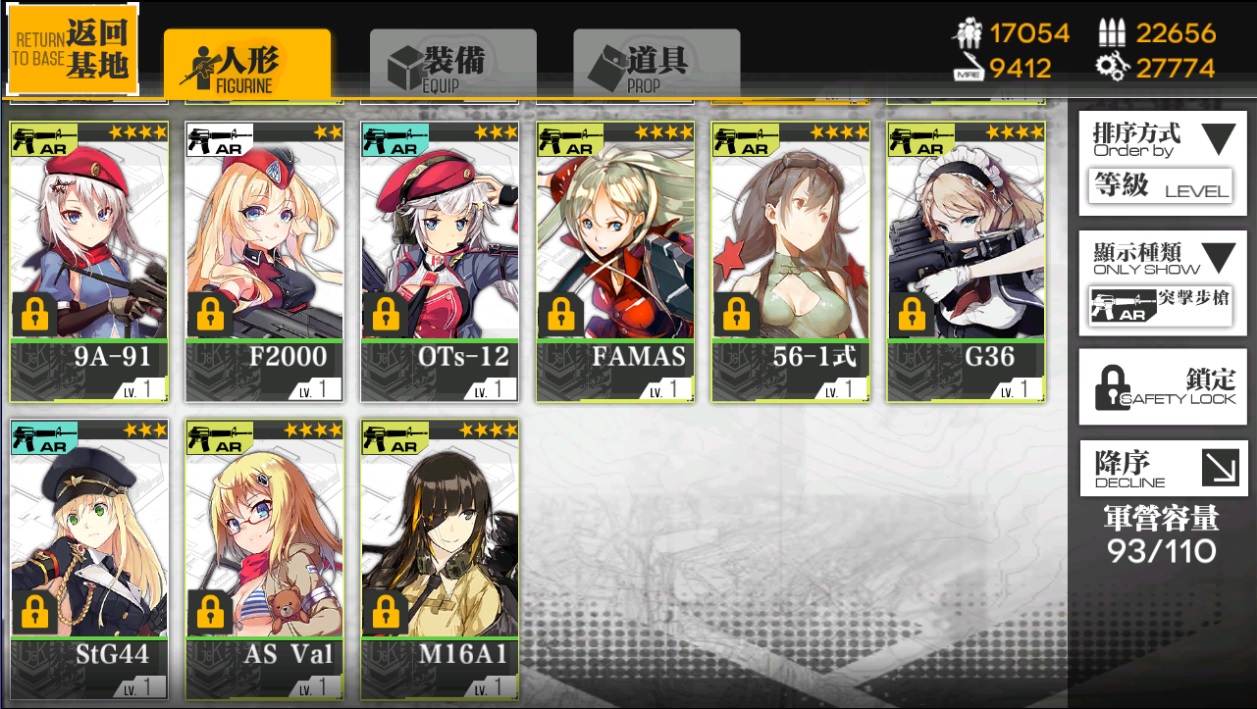Viewport: 1257px width, 709px height.
Task: Select the 56-1式 doll card
Action: [x=791, y=261]
